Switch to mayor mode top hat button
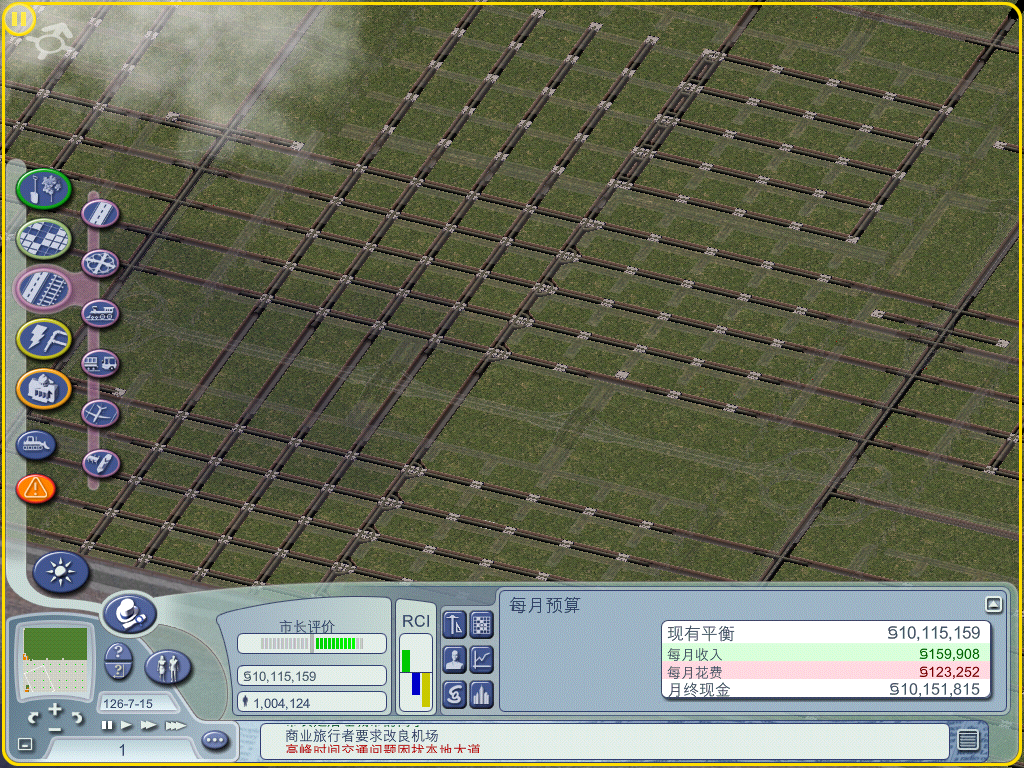Viewport: 1024px width, 768px height. [x=129, y=612]
